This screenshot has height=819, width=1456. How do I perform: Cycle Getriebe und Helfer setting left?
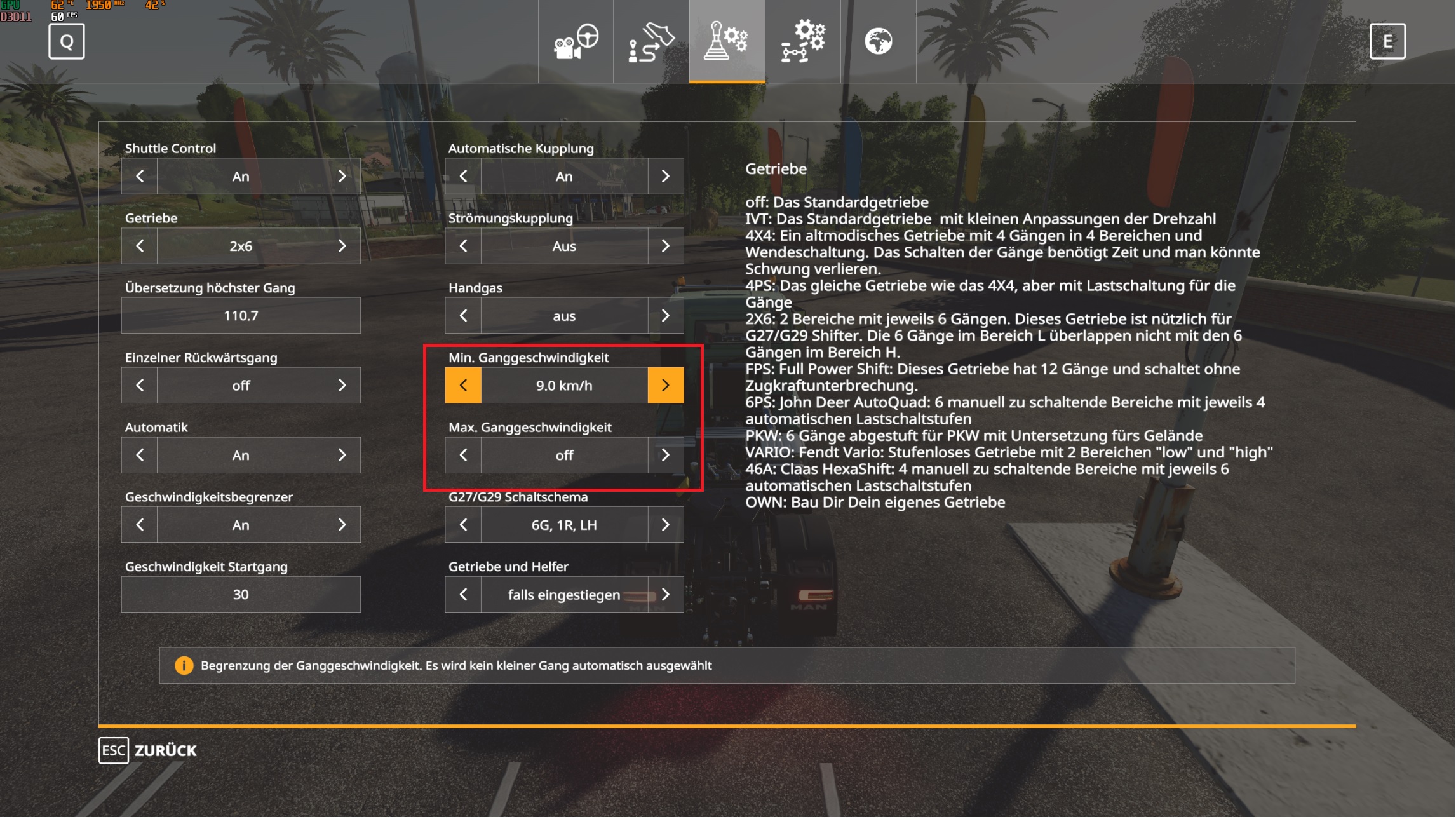tap(463, 594)
